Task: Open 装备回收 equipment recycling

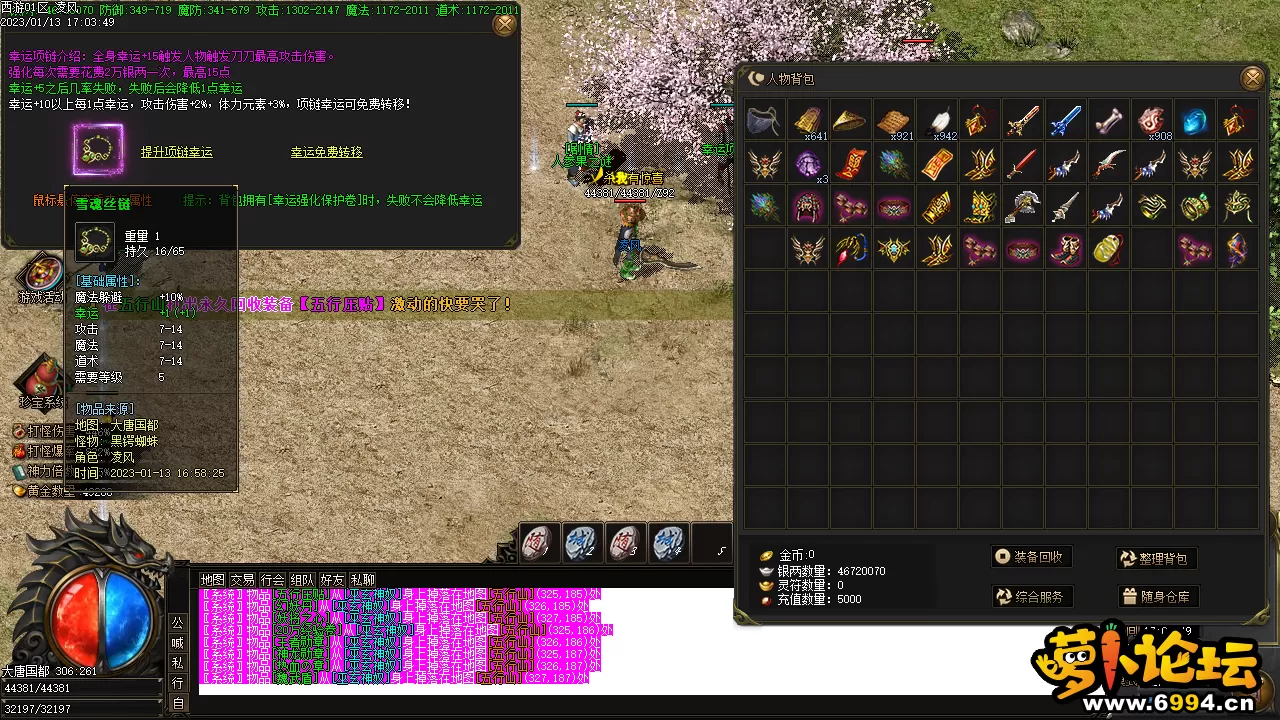Action: [x=1032, y=557]
